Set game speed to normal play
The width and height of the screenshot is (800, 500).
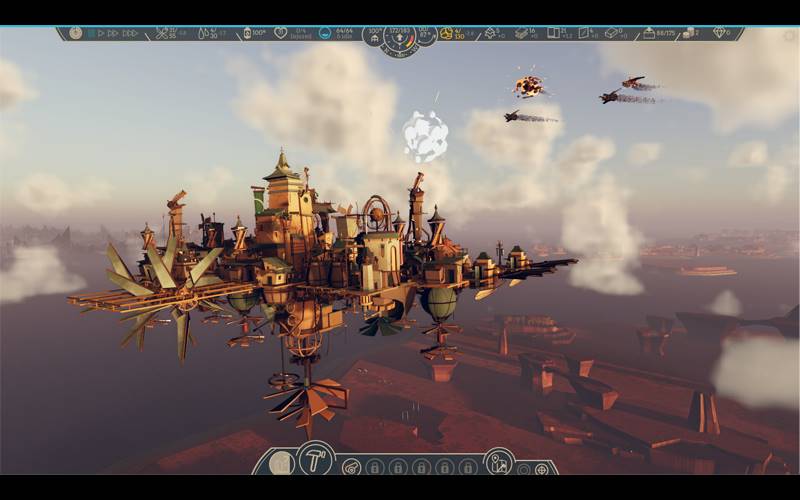(x=100, y=33)
